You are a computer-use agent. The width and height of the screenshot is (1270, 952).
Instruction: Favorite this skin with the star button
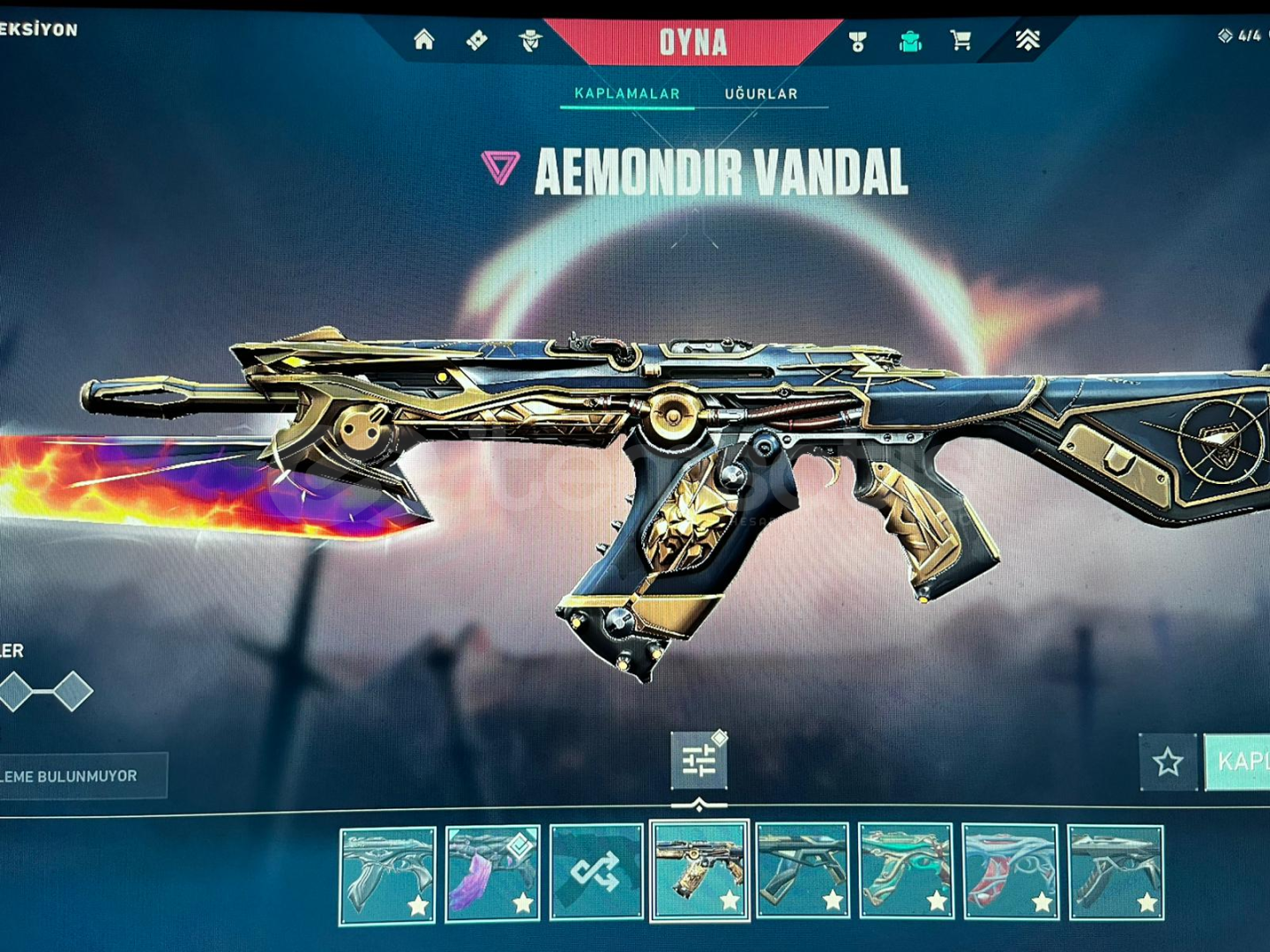click(x=1168, y=762)
